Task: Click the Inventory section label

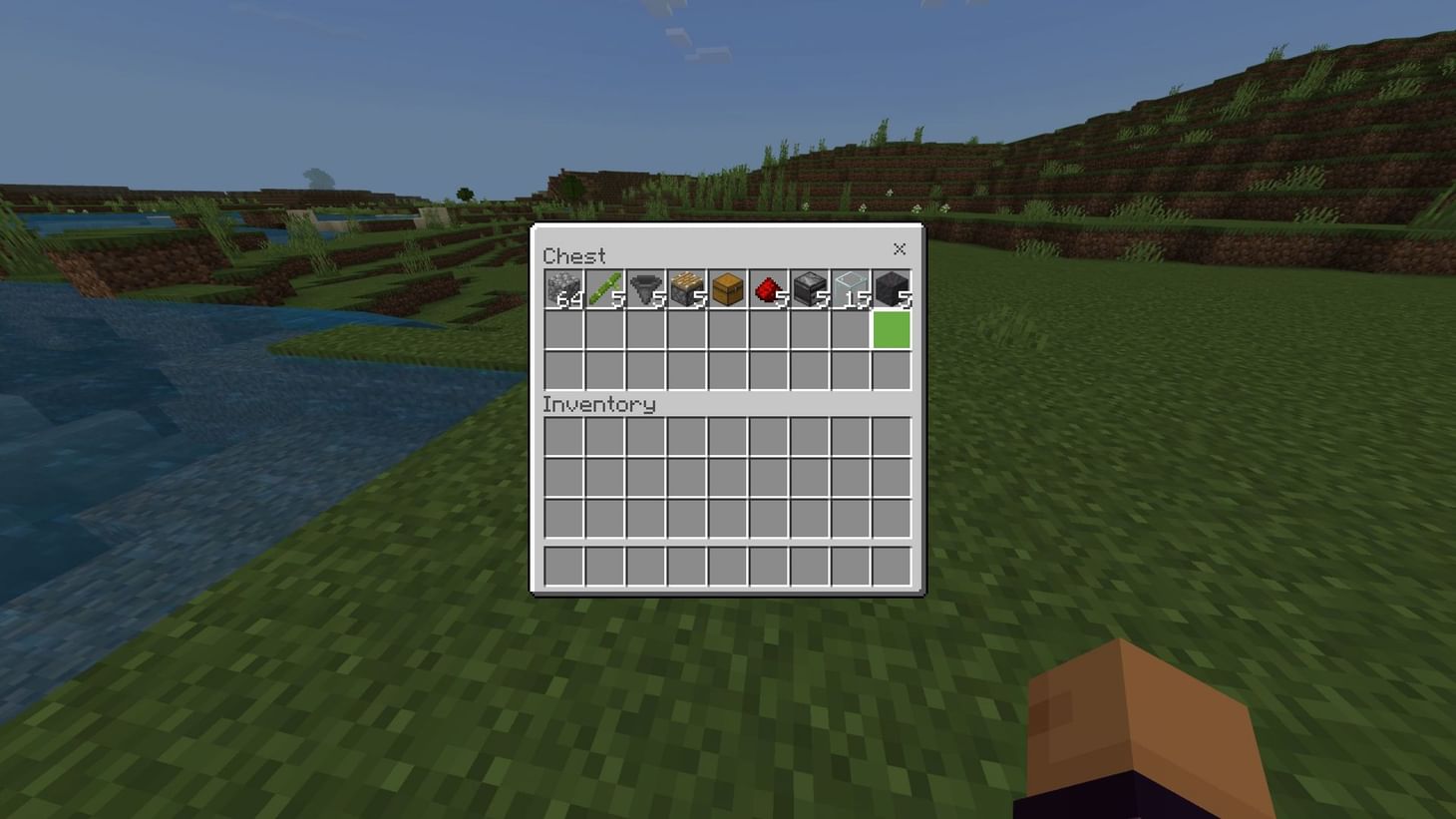Action: (x=598, y=405)
